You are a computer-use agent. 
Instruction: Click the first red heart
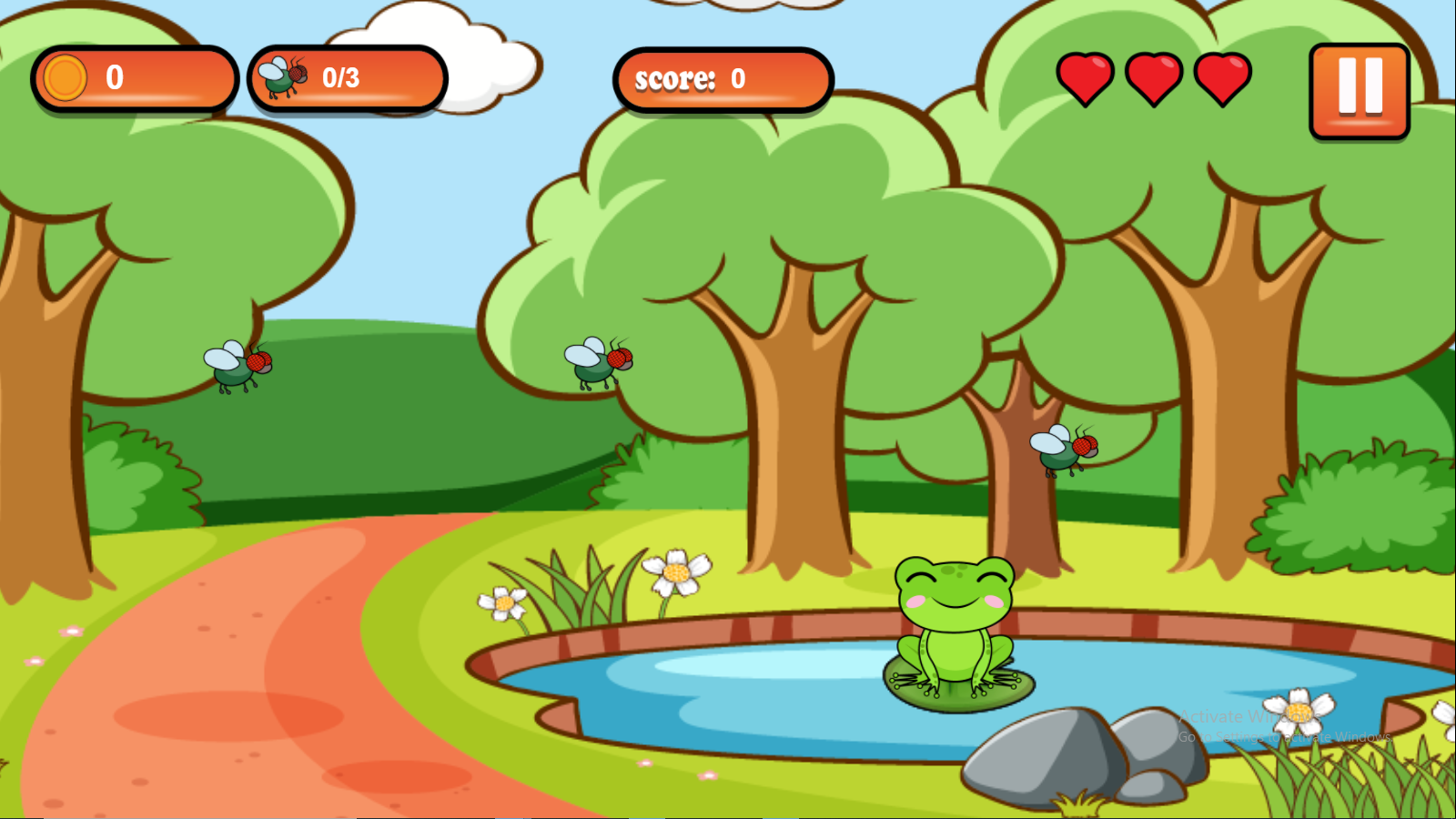pyautogui.click(x=1087, y=76)
